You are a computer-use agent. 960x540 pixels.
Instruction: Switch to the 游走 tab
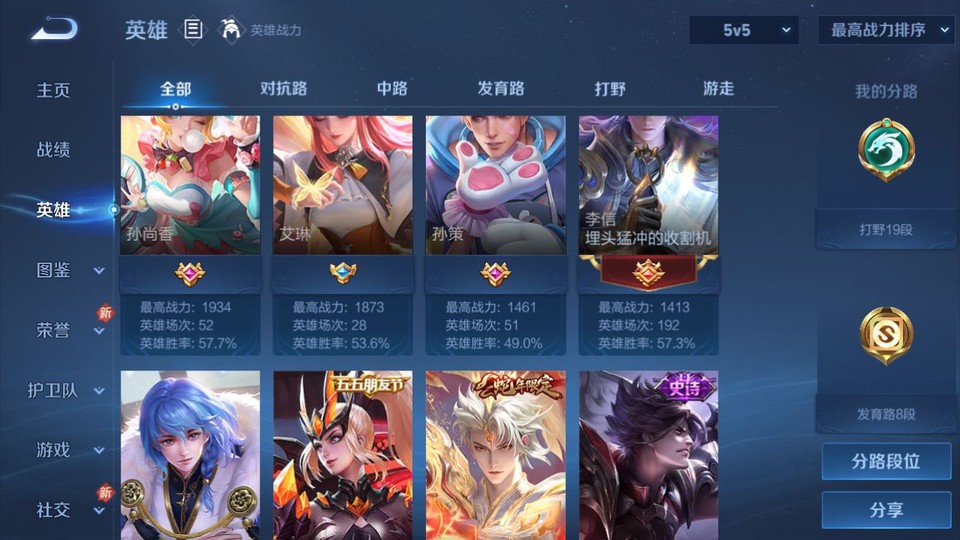[x=718, y=89]
